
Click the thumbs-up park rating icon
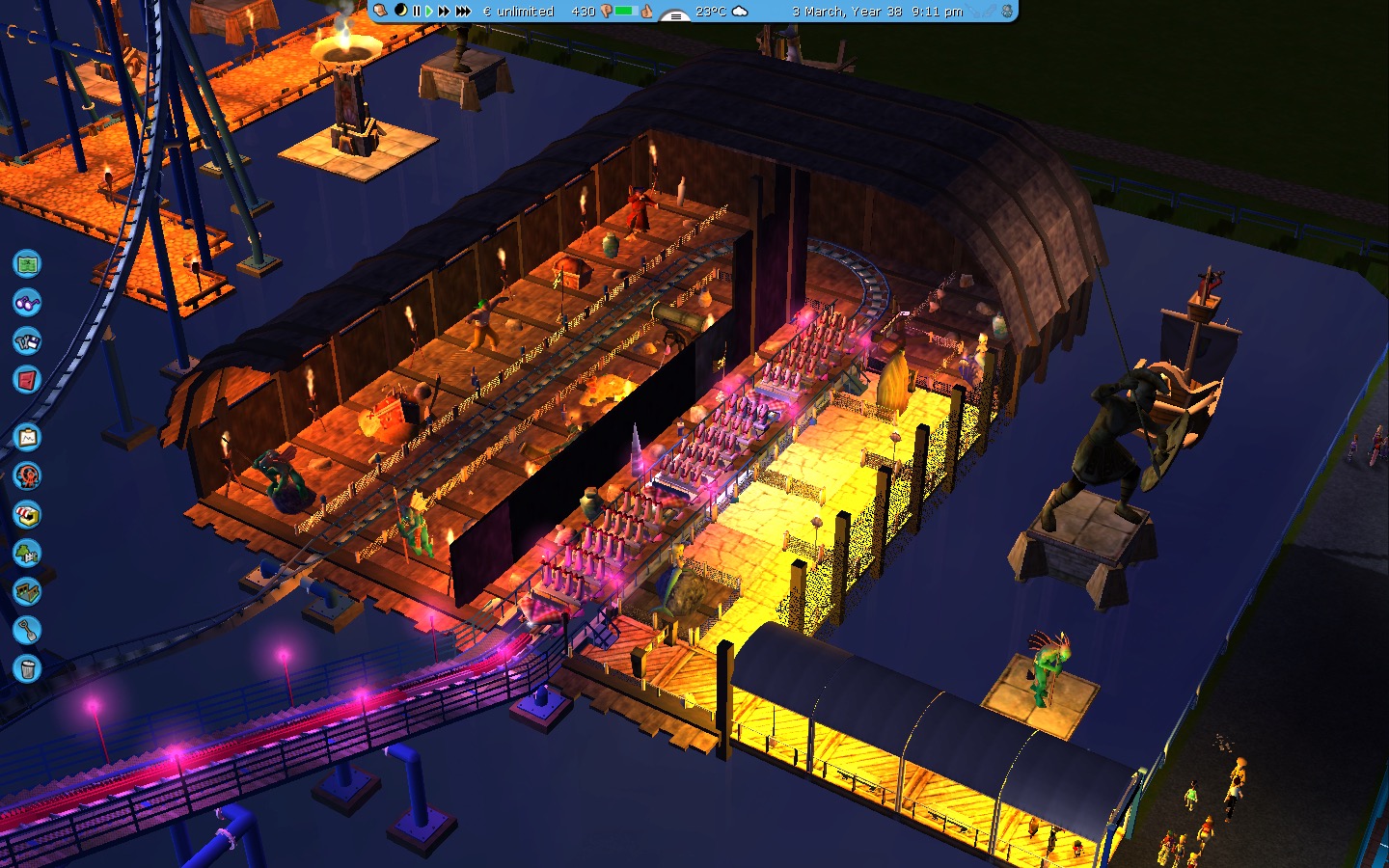tap(647, 12)
